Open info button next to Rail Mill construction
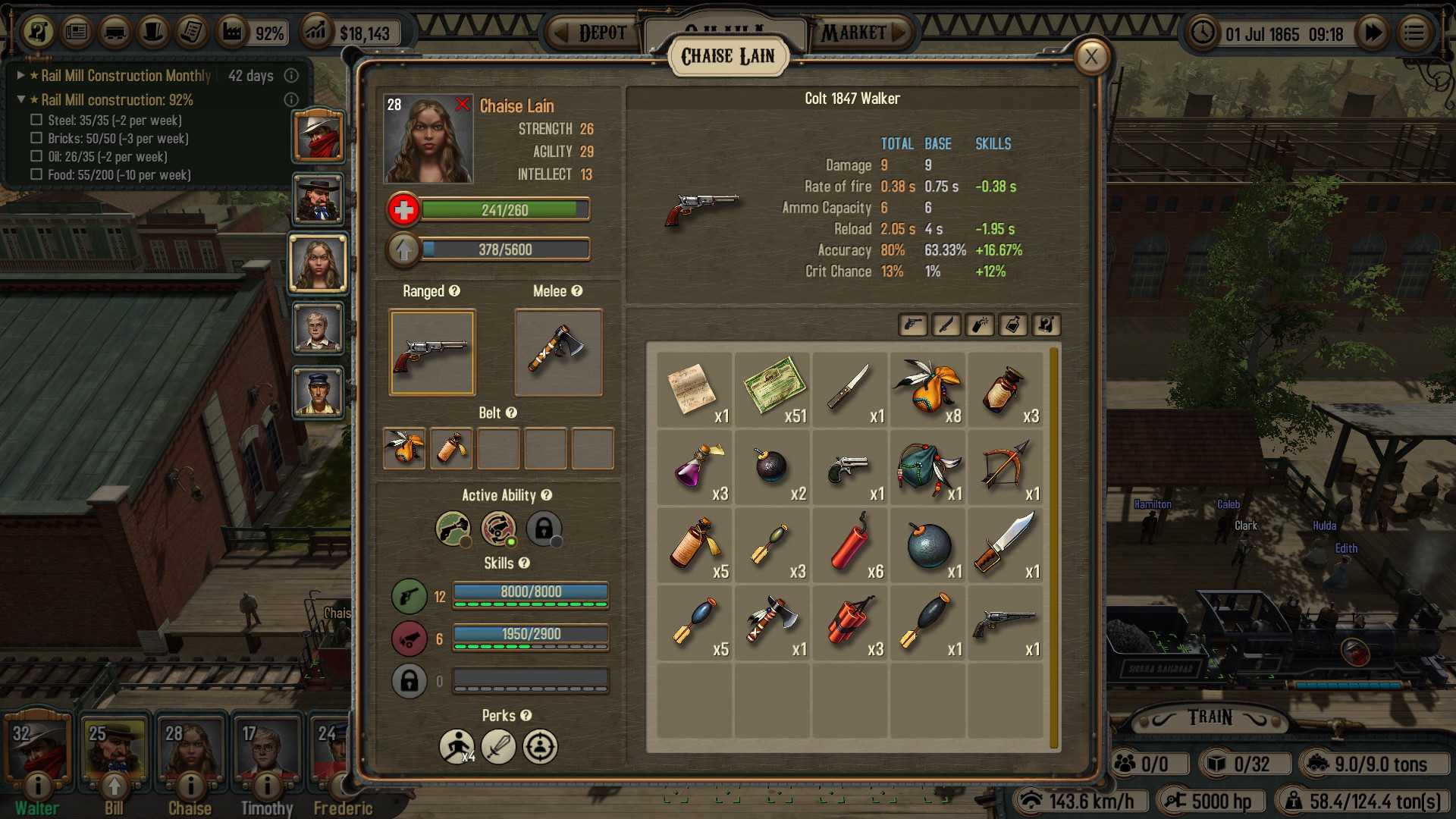1456x819 pixels. click(292, 99)
